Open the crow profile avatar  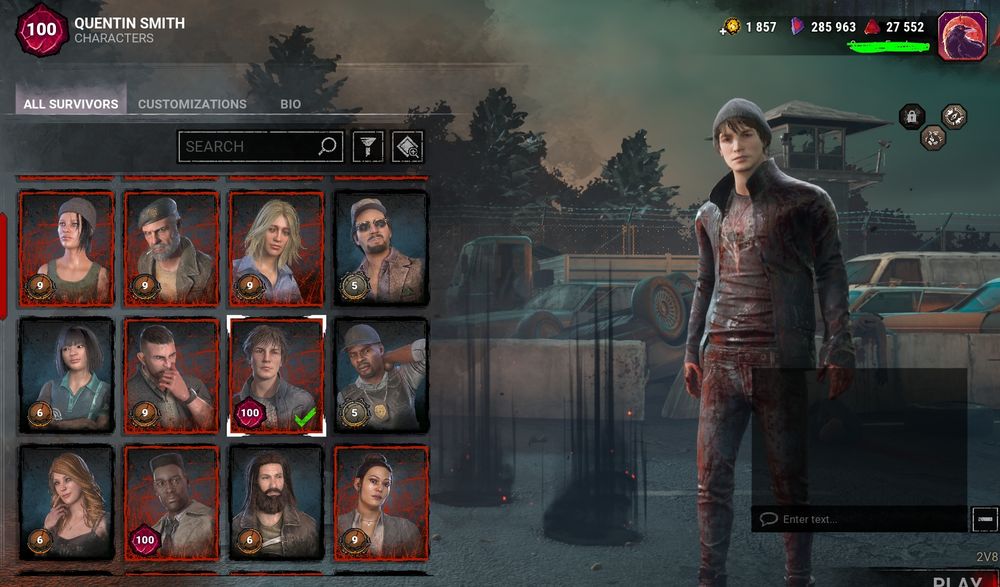(962, 36)
